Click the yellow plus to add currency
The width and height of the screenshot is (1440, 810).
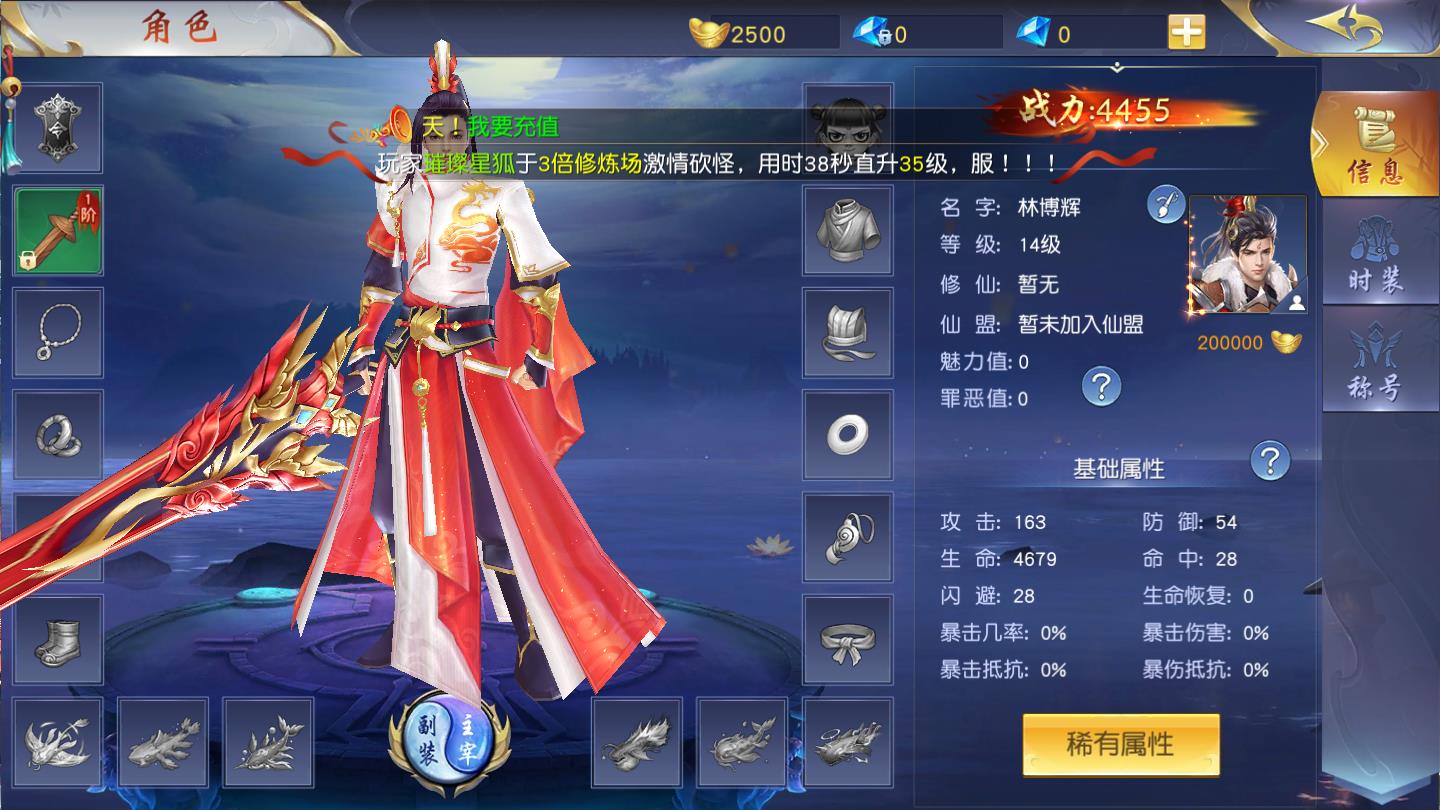(x=1185, y=32)
